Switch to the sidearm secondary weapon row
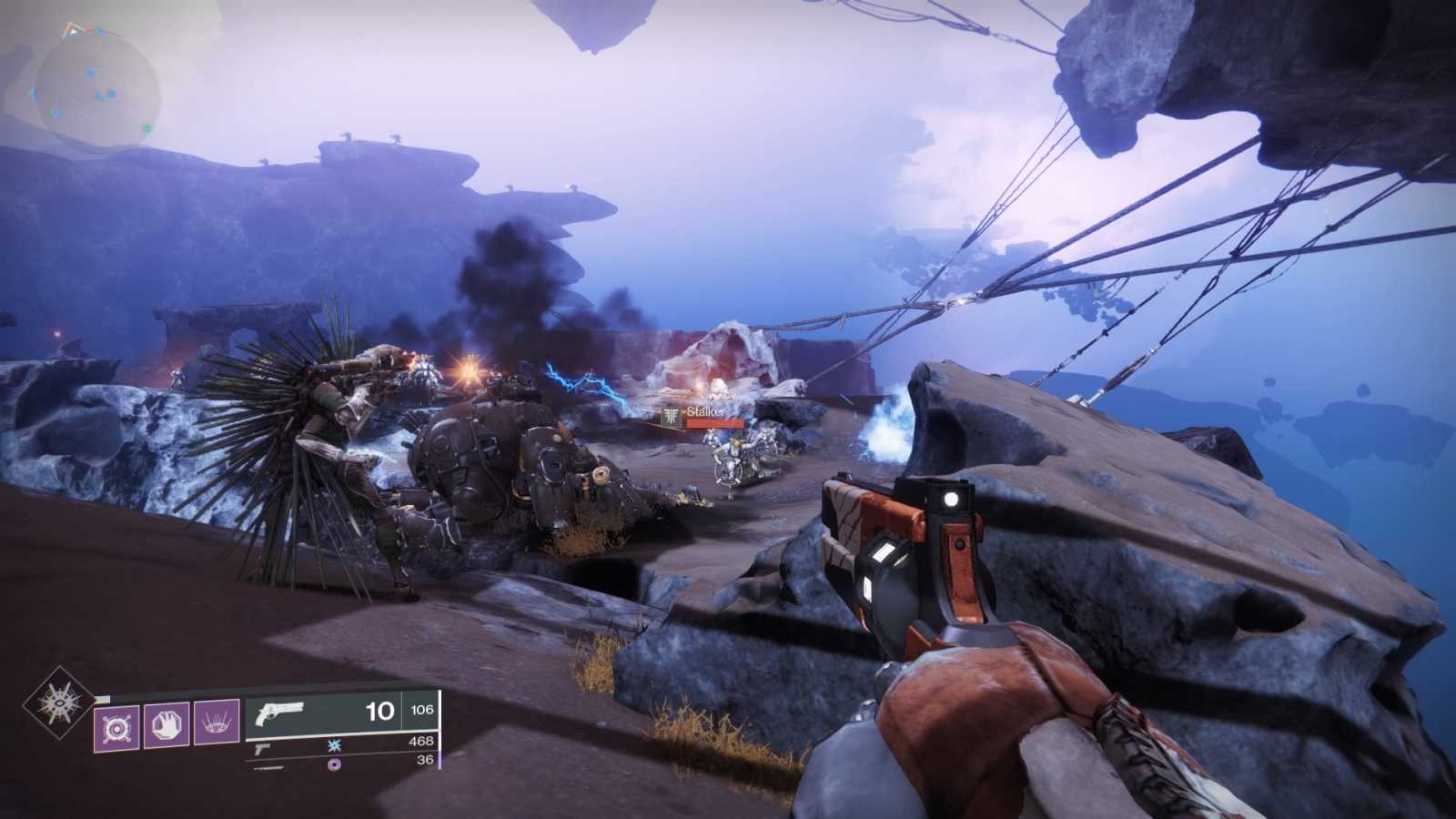 340,743
